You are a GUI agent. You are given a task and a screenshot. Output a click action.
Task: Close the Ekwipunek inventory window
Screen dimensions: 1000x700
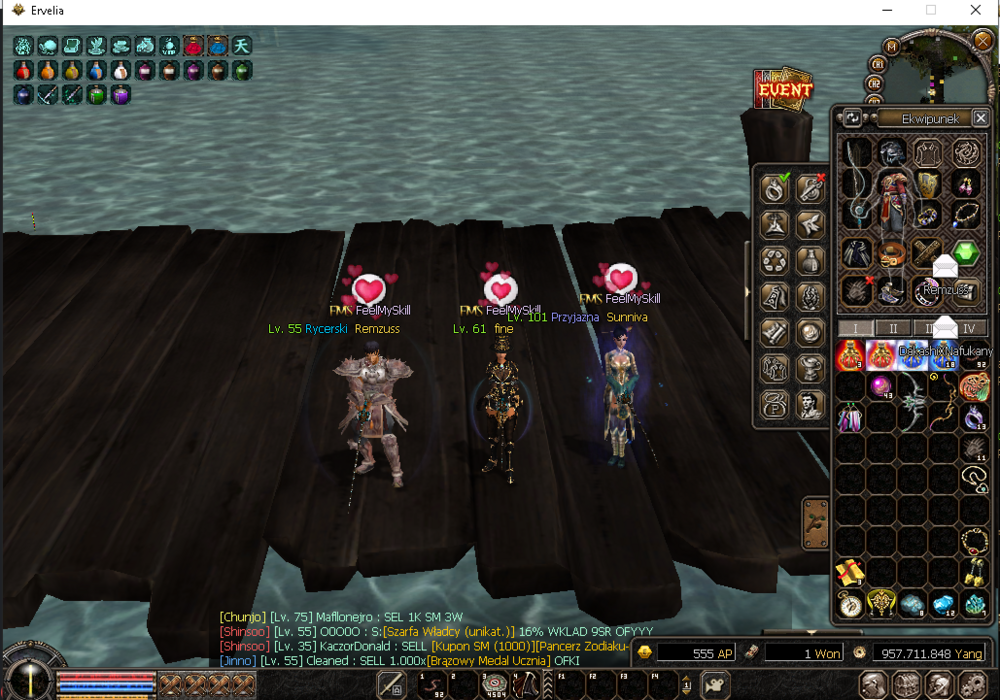[x=980, y=118]
